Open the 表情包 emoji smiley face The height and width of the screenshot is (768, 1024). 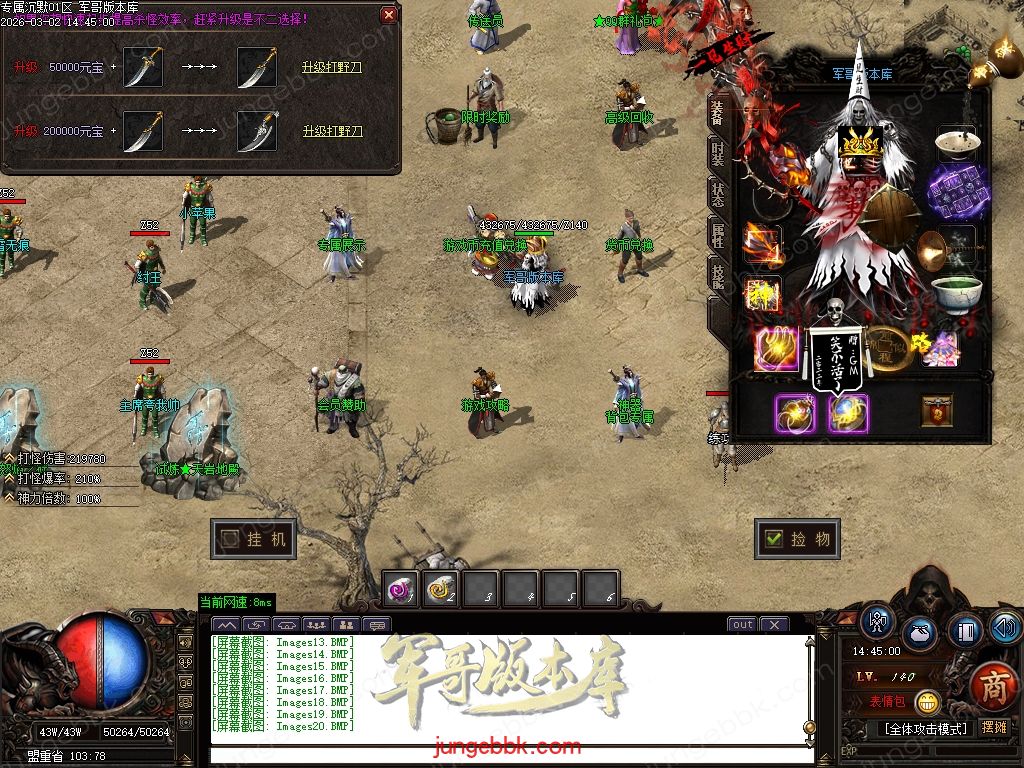click(x=927, y=702)
